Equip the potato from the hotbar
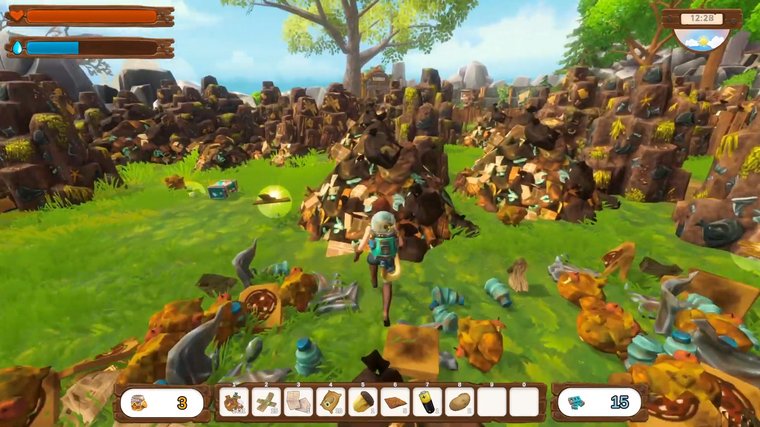Viewport: 760px width, 427px height. pyautogui.click(x=459, y=402)
